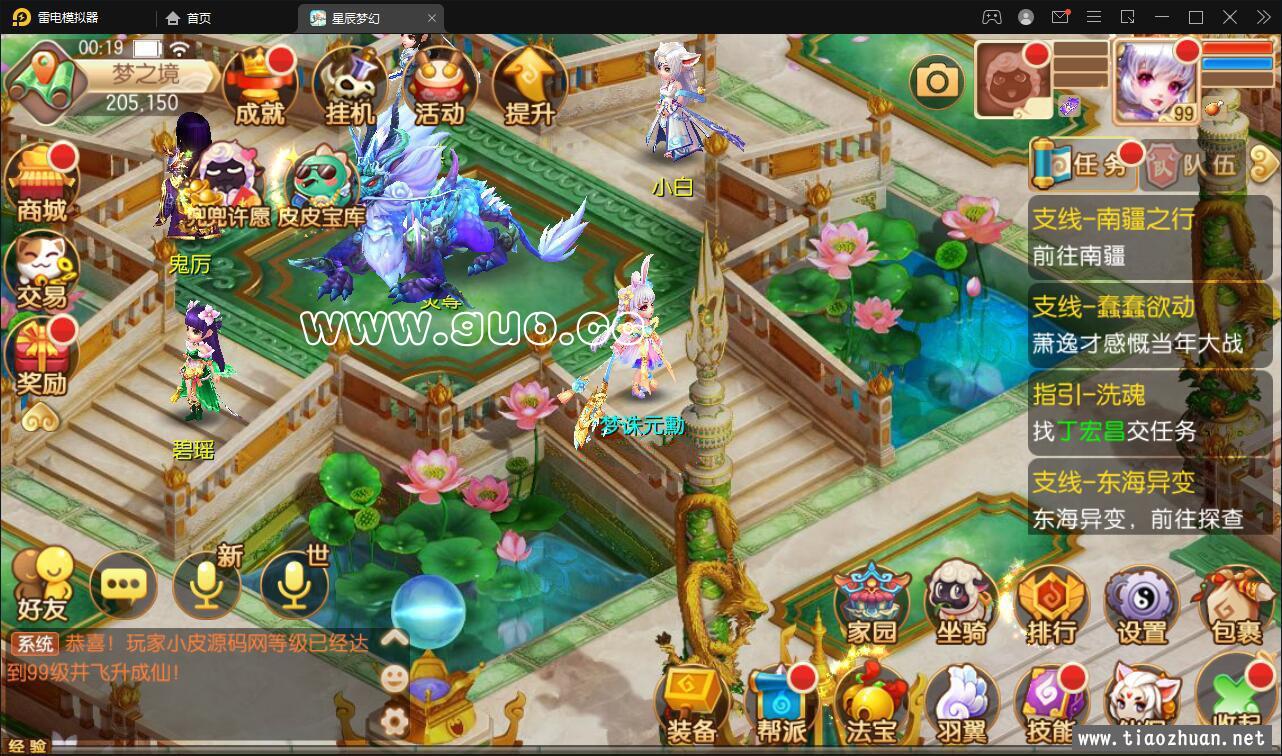Claim rewards via the 奖励 gift icon
1282x756 pixels.
point(42,358)
